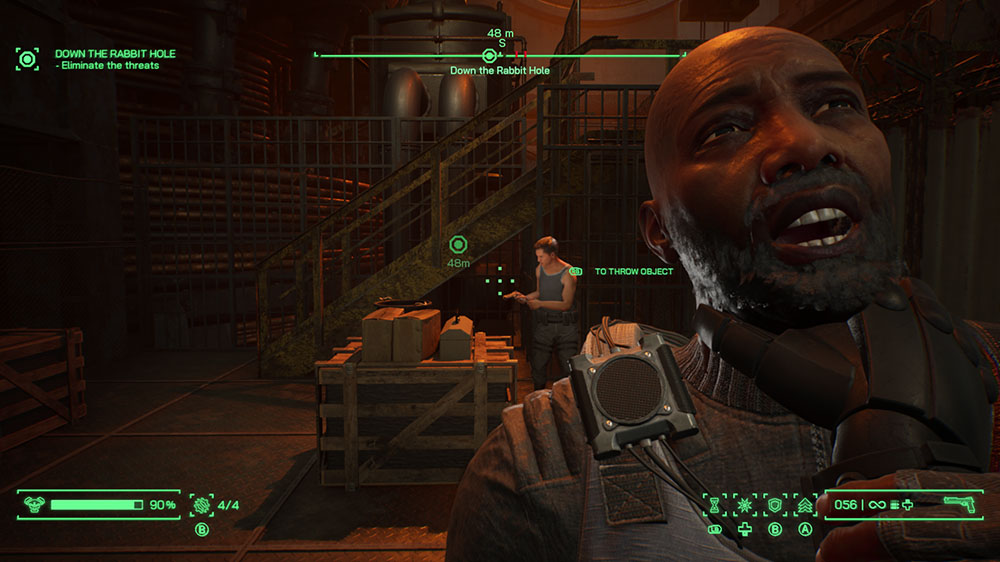This screenshot has height=562, width=1000.
Task: Click the objective marker on the compass bar
Action: coord(489,56)
